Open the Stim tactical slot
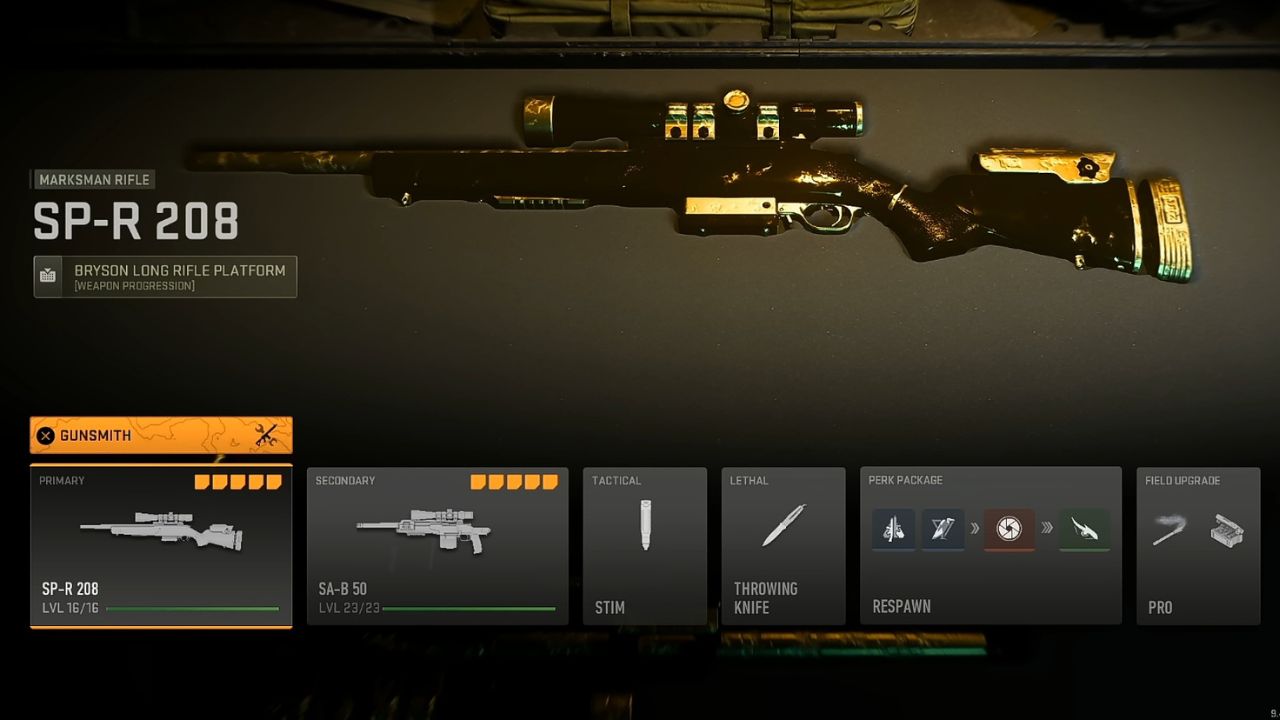The width and height of the screenshot is (1280, 720). tap(645, 546)
